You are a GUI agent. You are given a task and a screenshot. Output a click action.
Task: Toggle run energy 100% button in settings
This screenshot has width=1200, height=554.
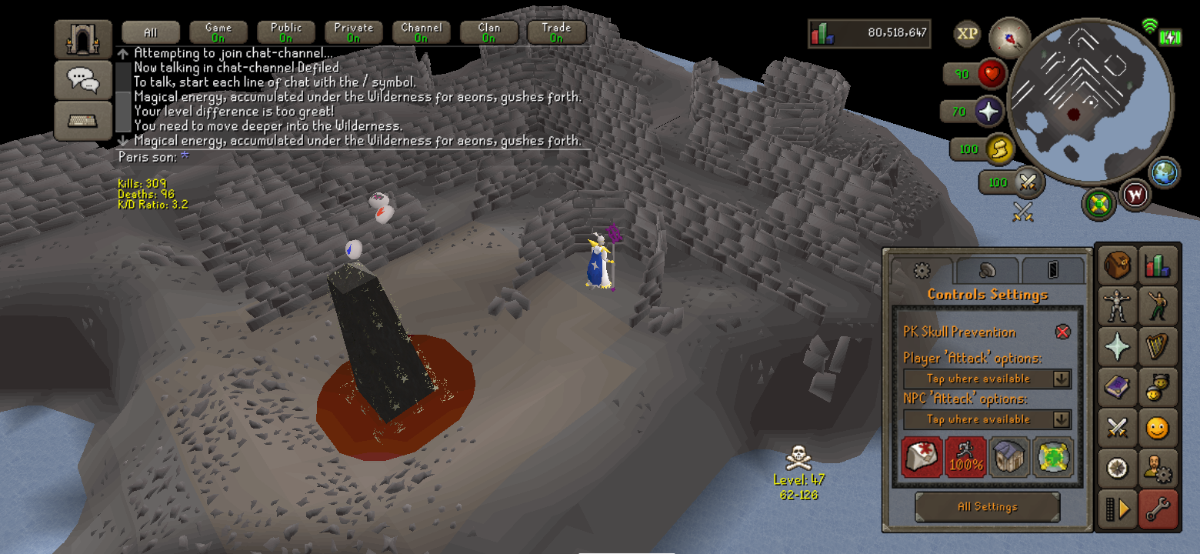pyautogui.click(x=965, y=457)
